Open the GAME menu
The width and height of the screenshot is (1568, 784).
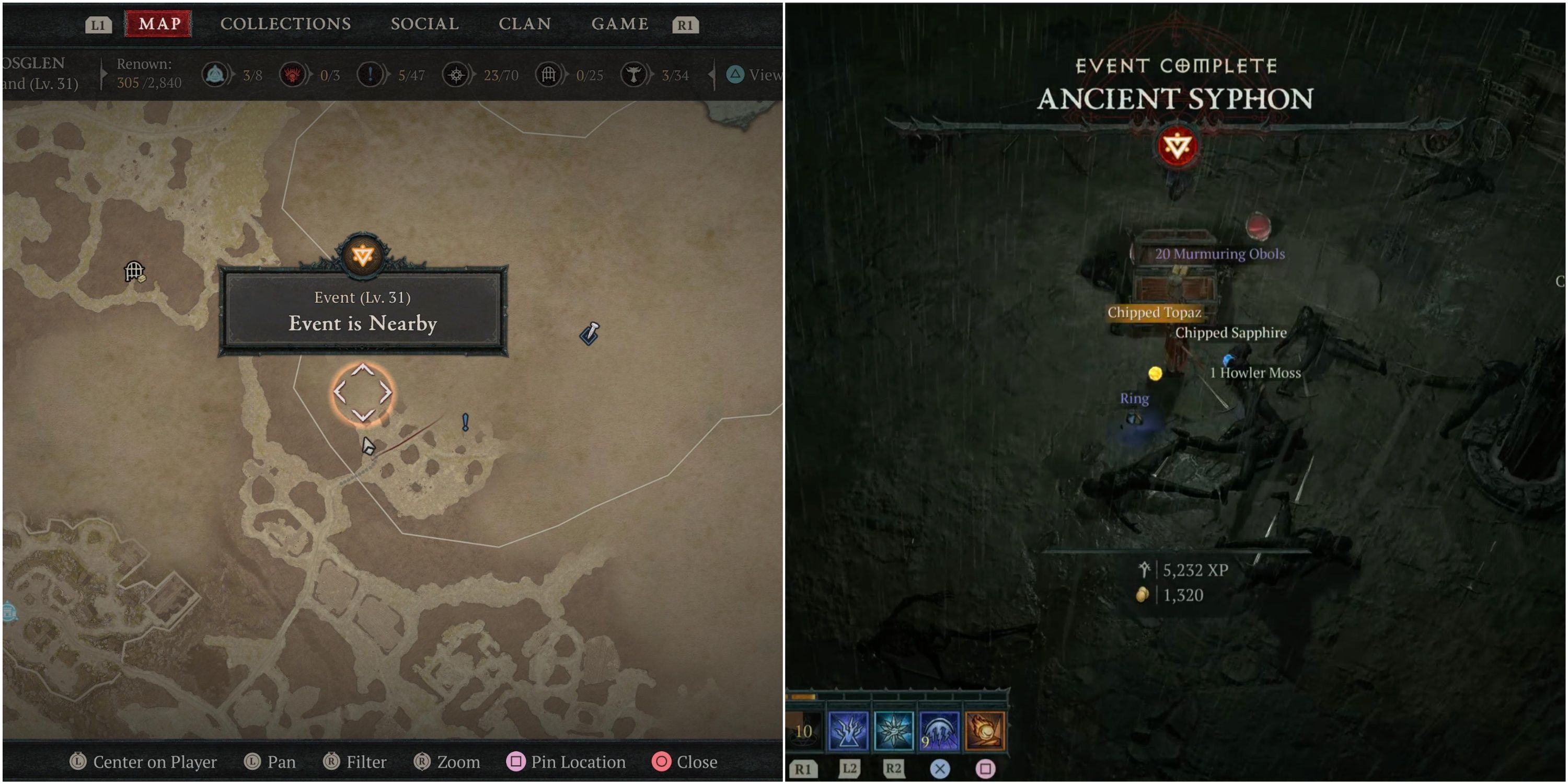pyautogui.click(x=620, y=24)
